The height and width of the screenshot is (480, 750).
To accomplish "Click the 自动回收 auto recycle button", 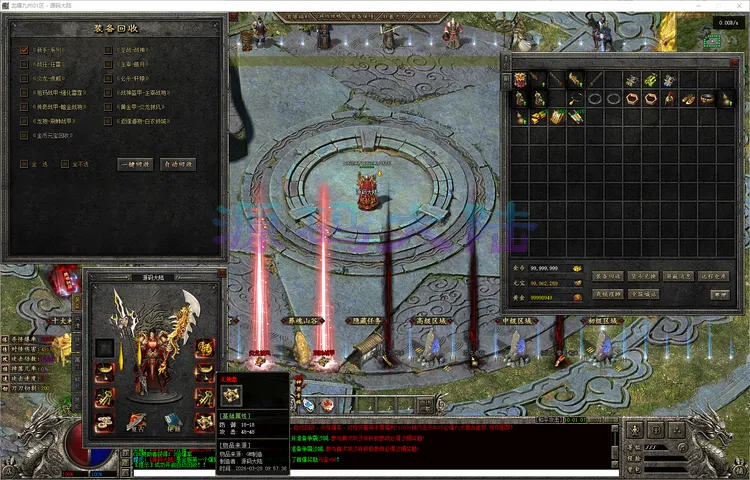I will coord(177,164).
